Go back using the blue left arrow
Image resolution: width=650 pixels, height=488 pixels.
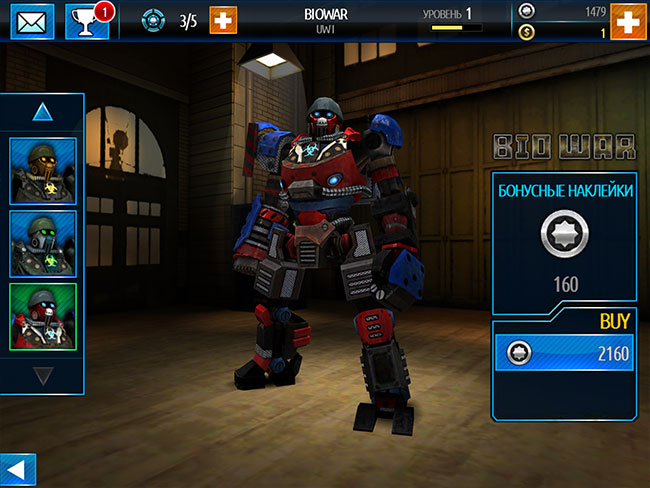click(18, 468)
